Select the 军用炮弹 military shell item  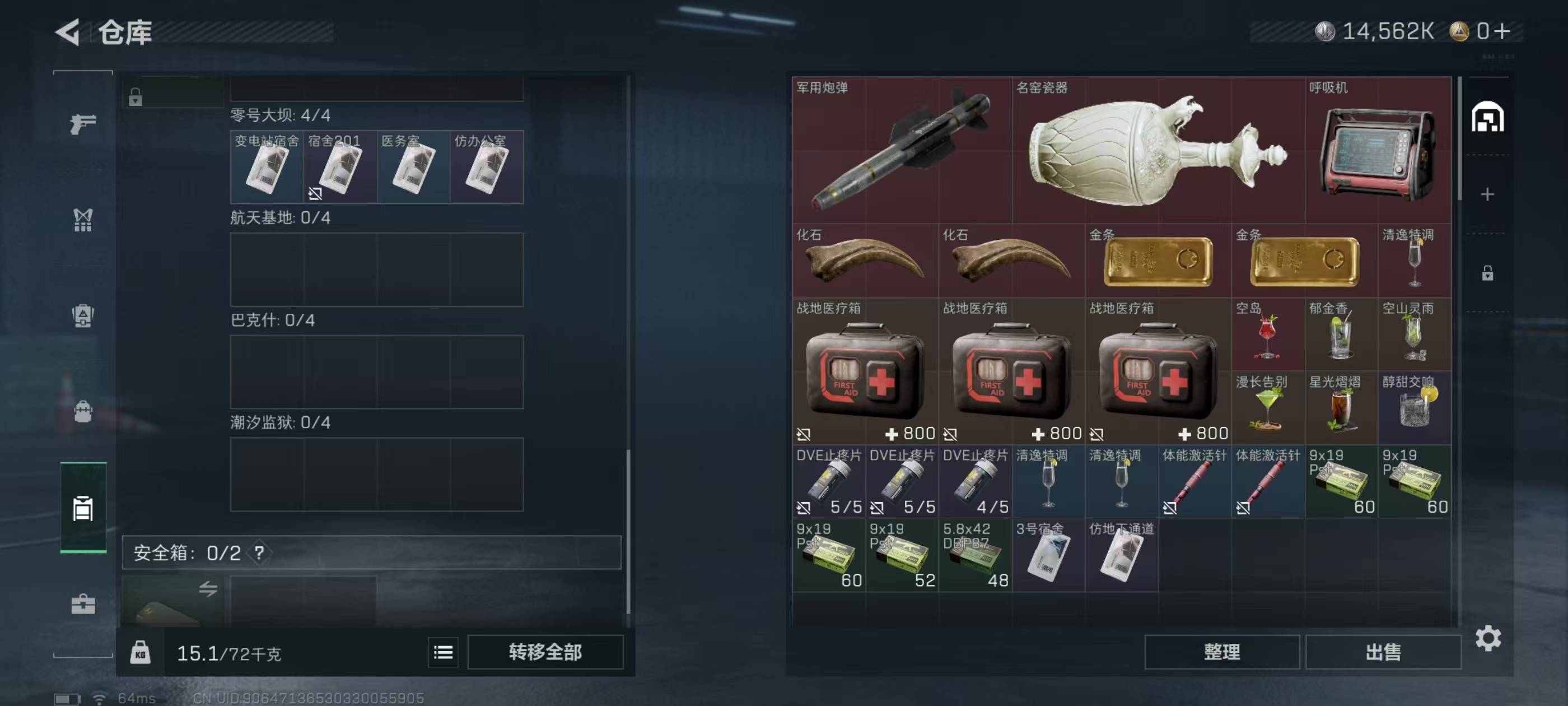(902, 150)
